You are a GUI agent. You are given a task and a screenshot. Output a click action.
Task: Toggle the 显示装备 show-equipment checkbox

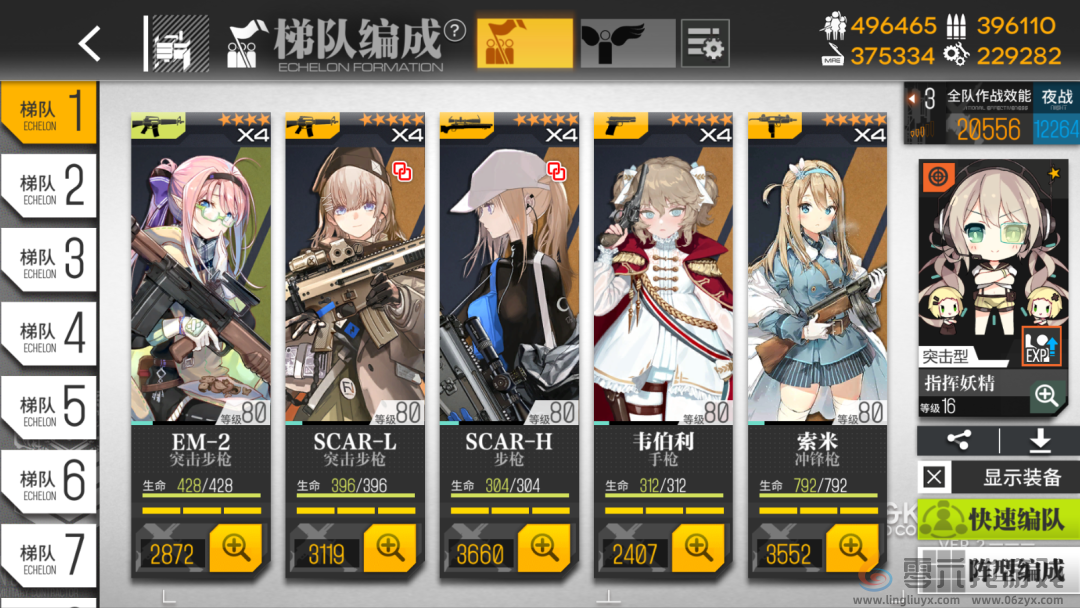(934, 478)
